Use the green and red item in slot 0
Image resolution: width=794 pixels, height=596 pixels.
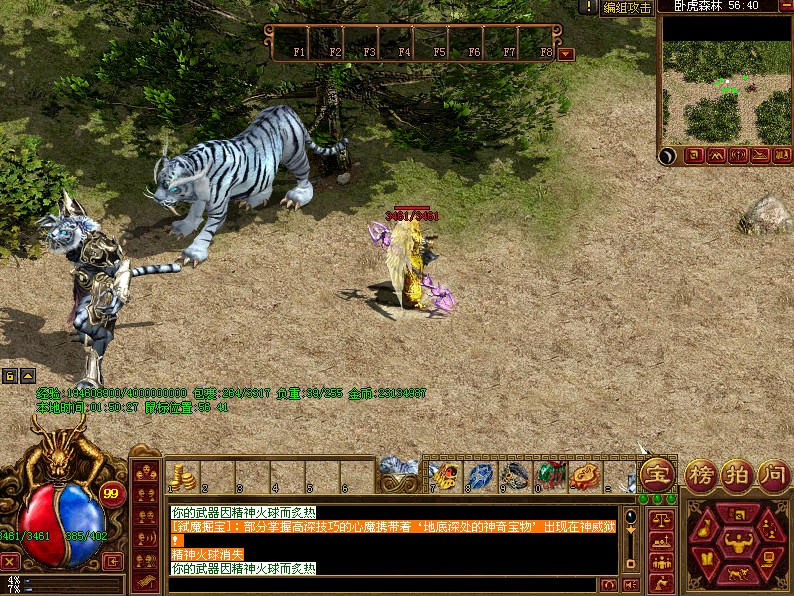pos(549,475)
